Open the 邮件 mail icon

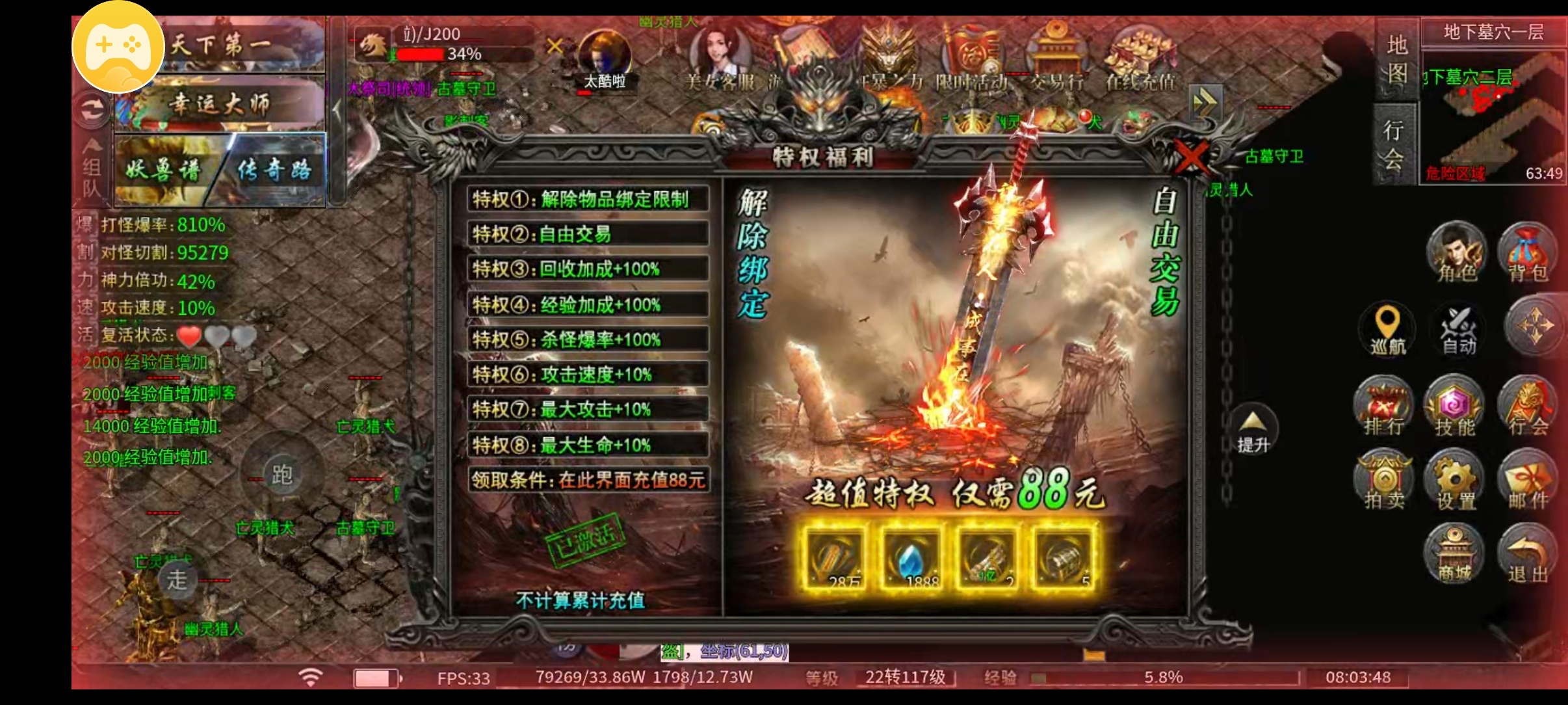[x=1531, y=481]
